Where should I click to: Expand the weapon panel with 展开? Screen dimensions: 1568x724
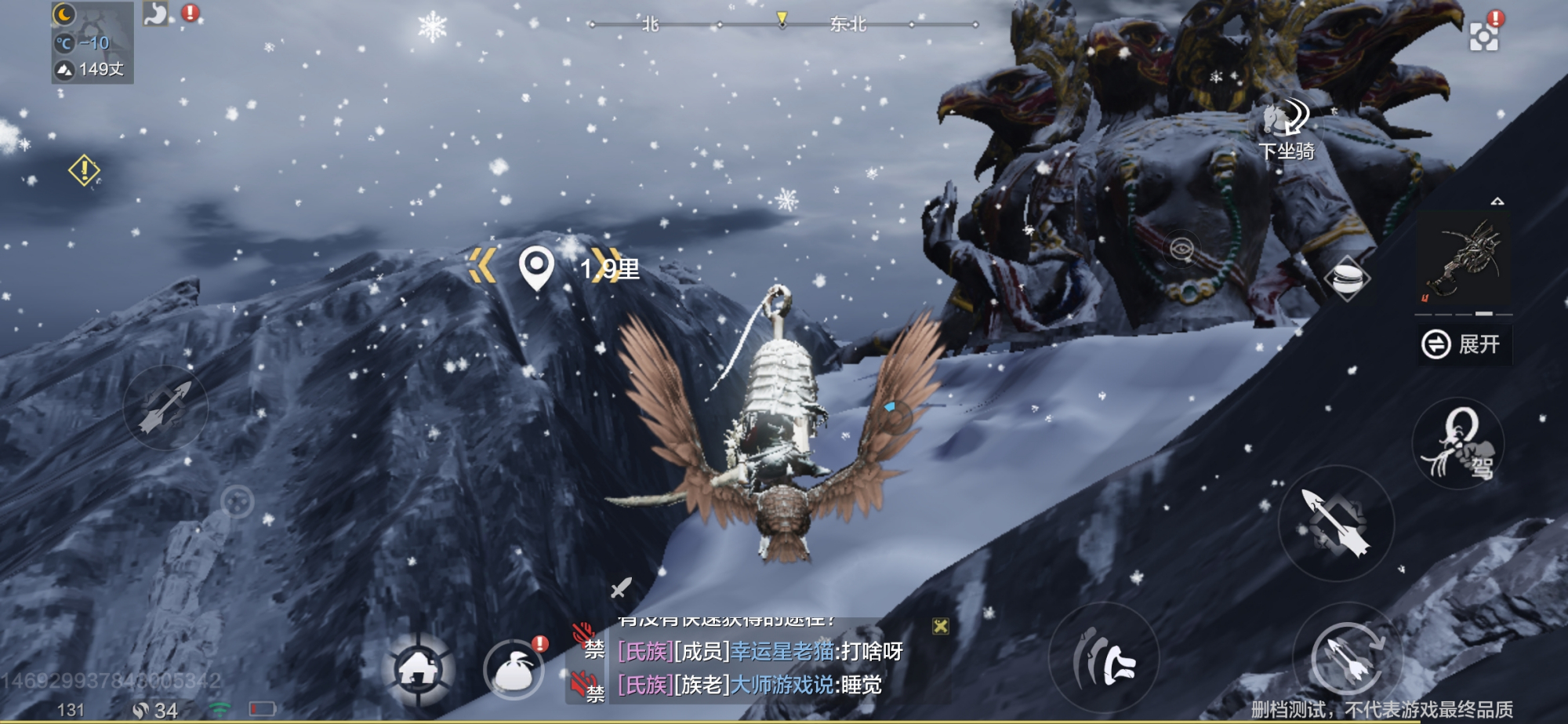[x=1463, y=344]
